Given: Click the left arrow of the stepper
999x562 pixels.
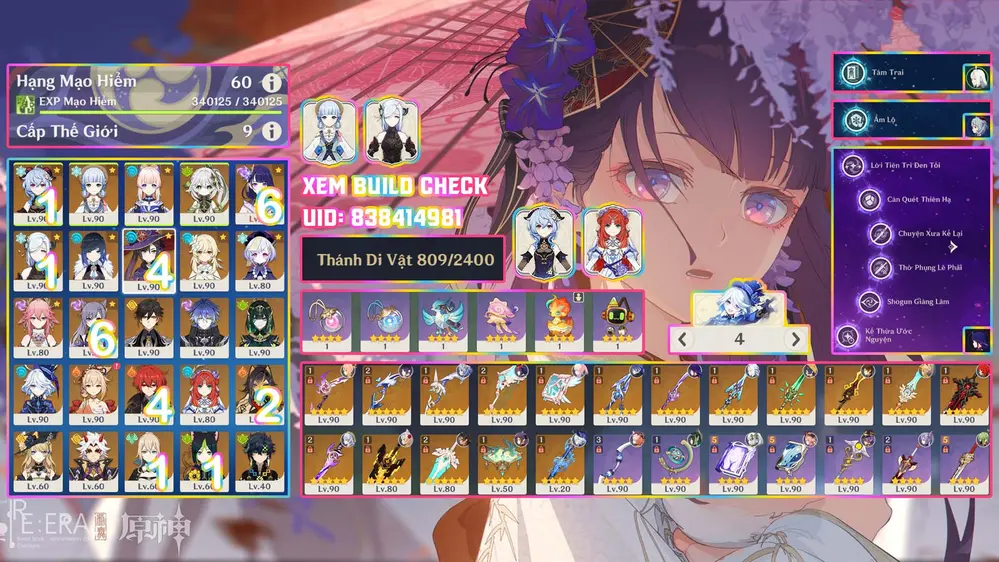Looking at the screenshot, I should coord(682,339).
